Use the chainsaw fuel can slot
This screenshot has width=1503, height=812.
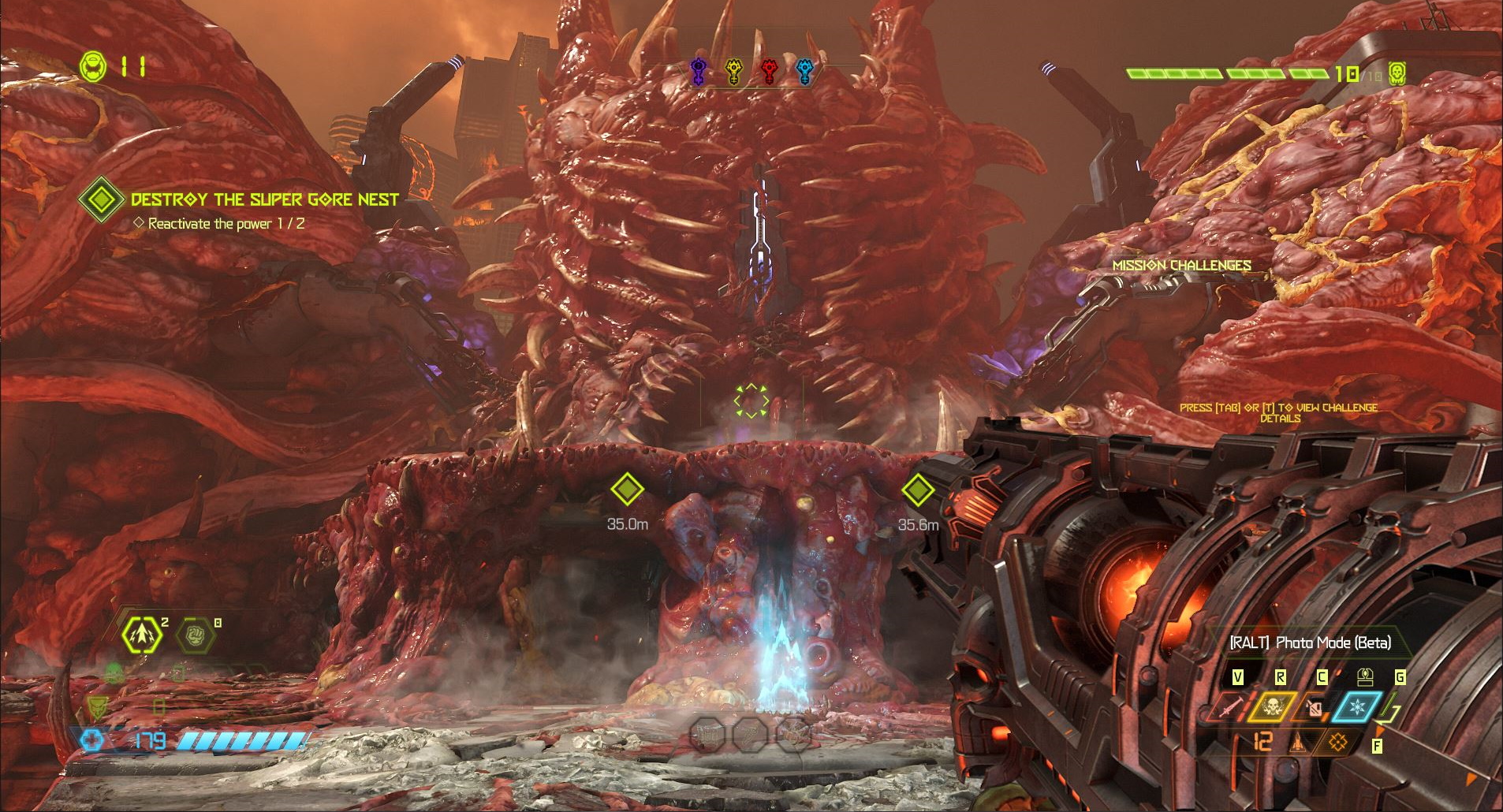[1313, 707]
